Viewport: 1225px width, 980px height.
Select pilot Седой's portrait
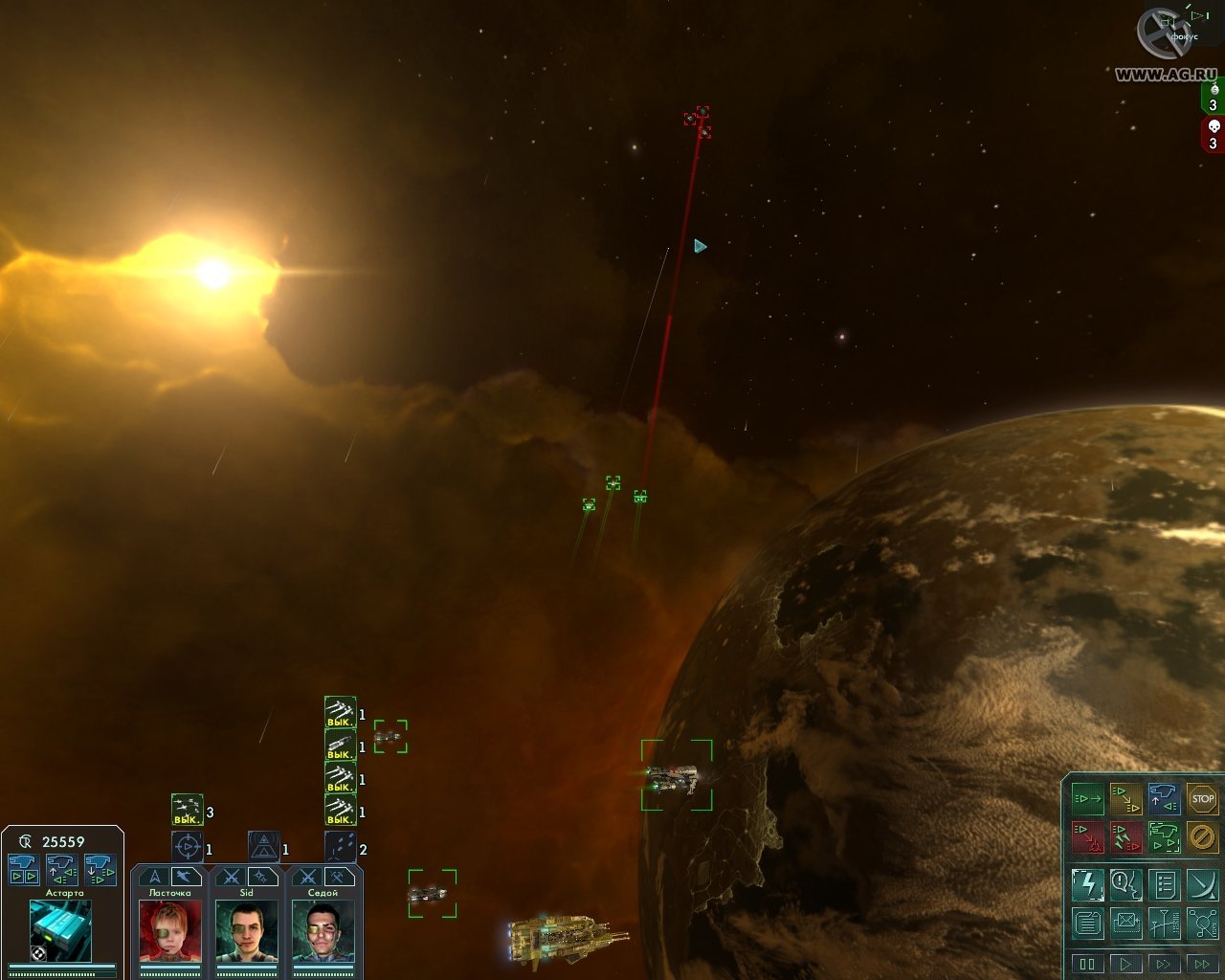323,930
